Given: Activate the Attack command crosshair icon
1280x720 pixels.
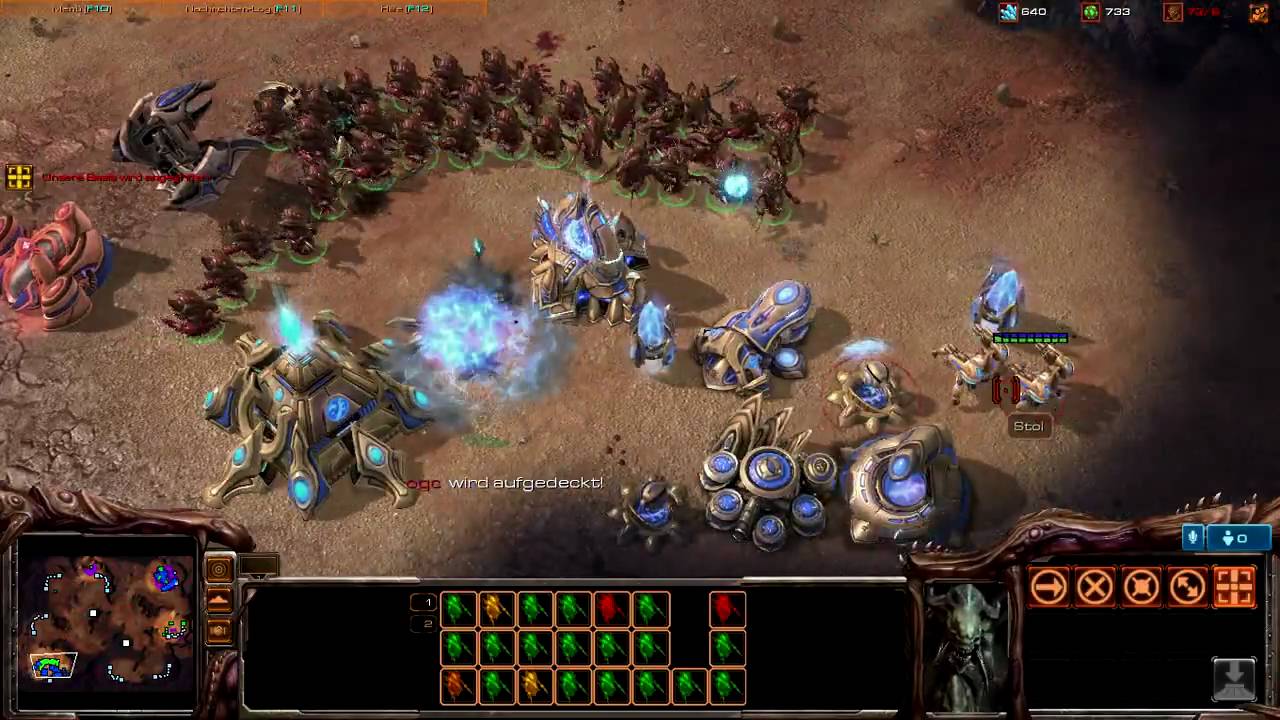Looking at the screenshot, I should coord(1234,587).
